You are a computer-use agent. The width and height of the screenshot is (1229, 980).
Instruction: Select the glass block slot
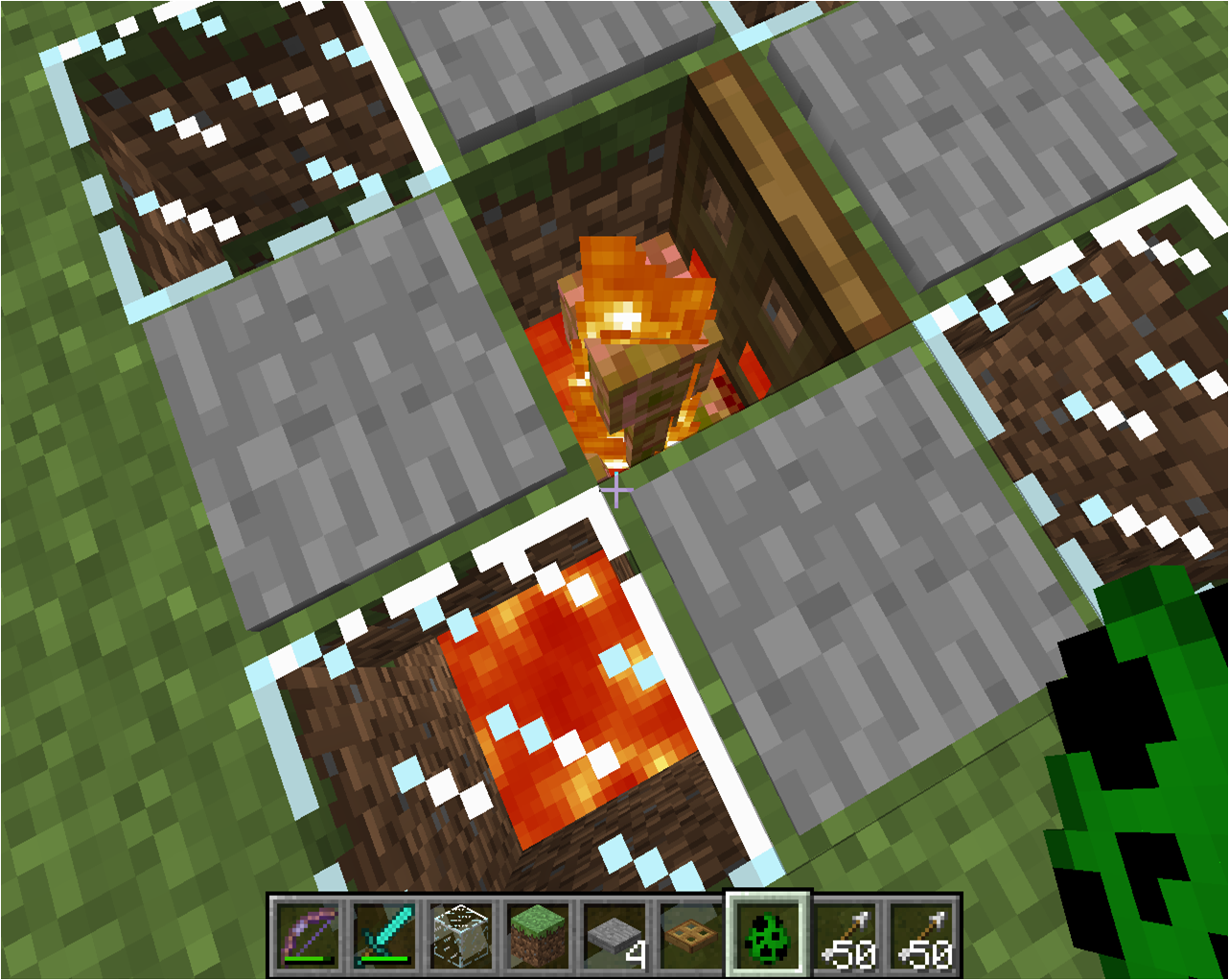coord(462,935)
